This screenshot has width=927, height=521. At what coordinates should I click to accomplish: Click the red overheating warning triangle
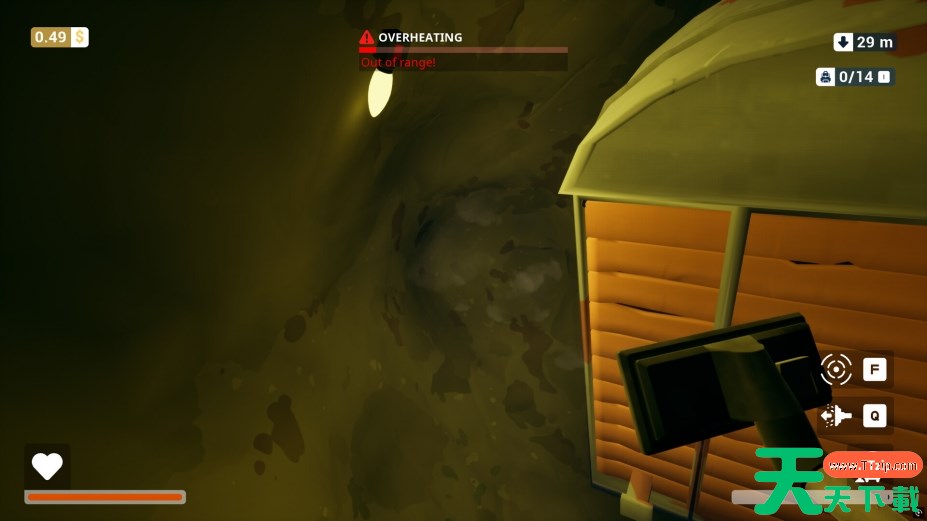click(x=367, y=38)
